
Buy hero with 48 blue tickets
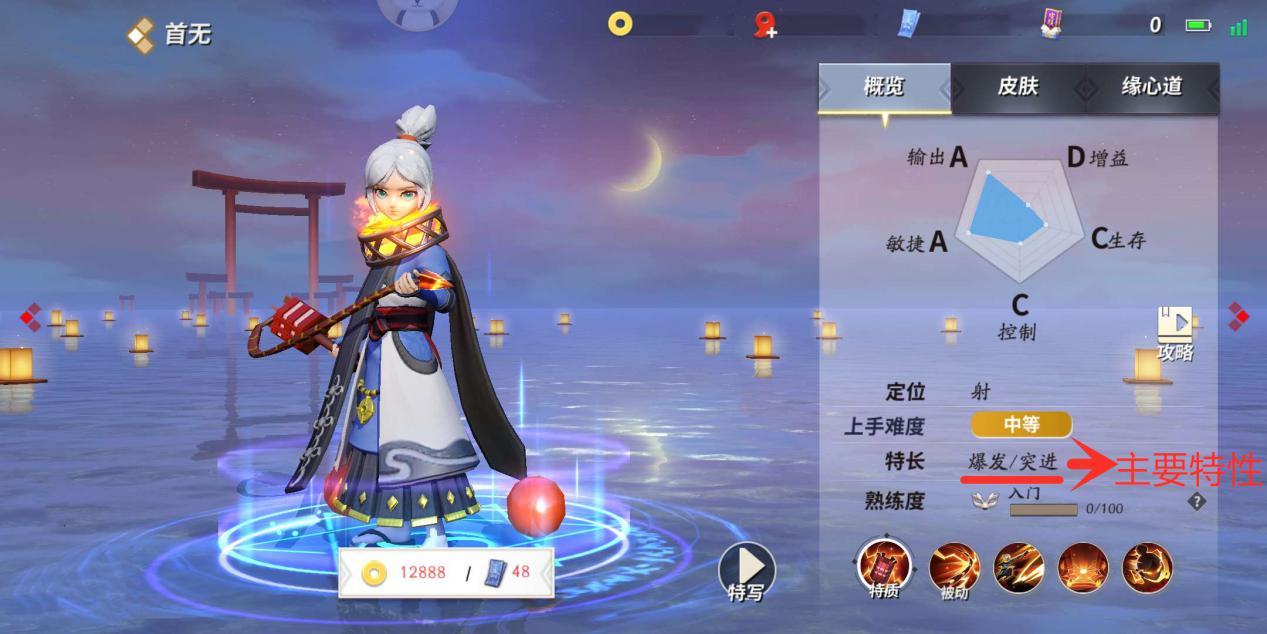(x=508, y=573)
